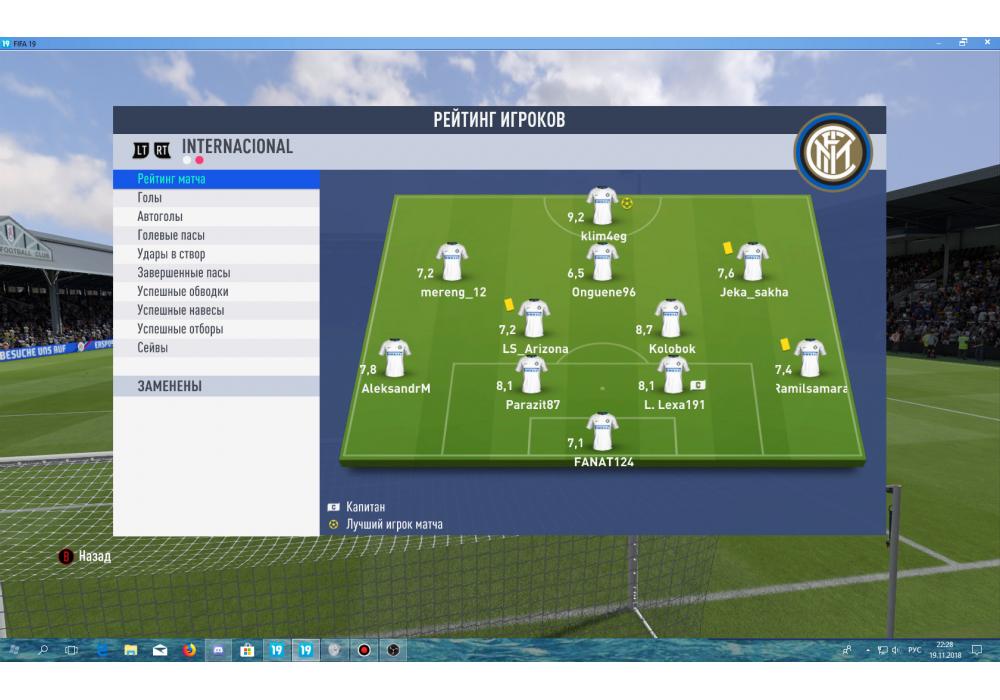
Task: Choose Автоголы in the stats list
Action: (x=160, y=217)
